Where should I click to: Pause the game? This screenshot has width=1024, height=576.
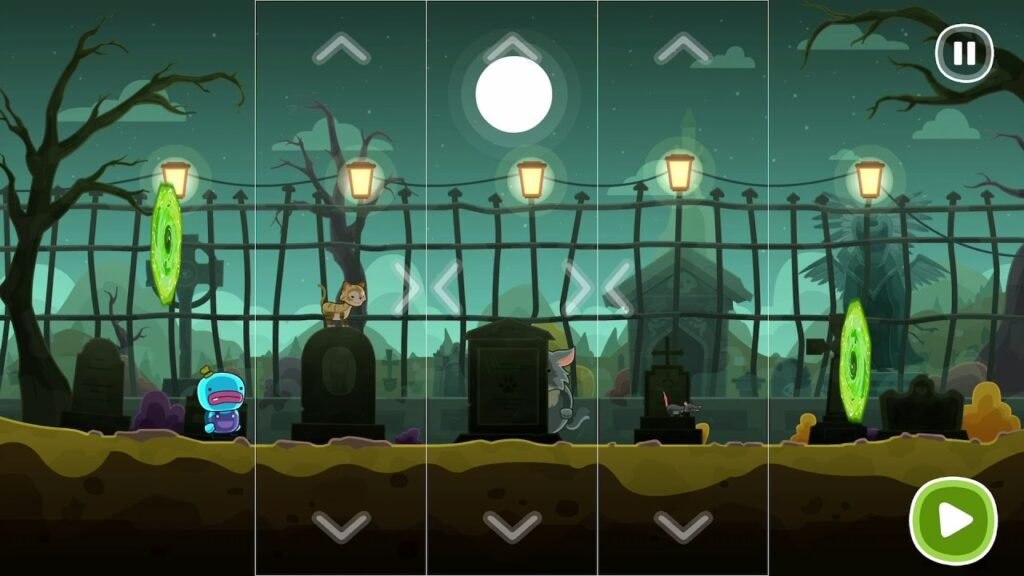pyautogui.click(x=964, y=53)
